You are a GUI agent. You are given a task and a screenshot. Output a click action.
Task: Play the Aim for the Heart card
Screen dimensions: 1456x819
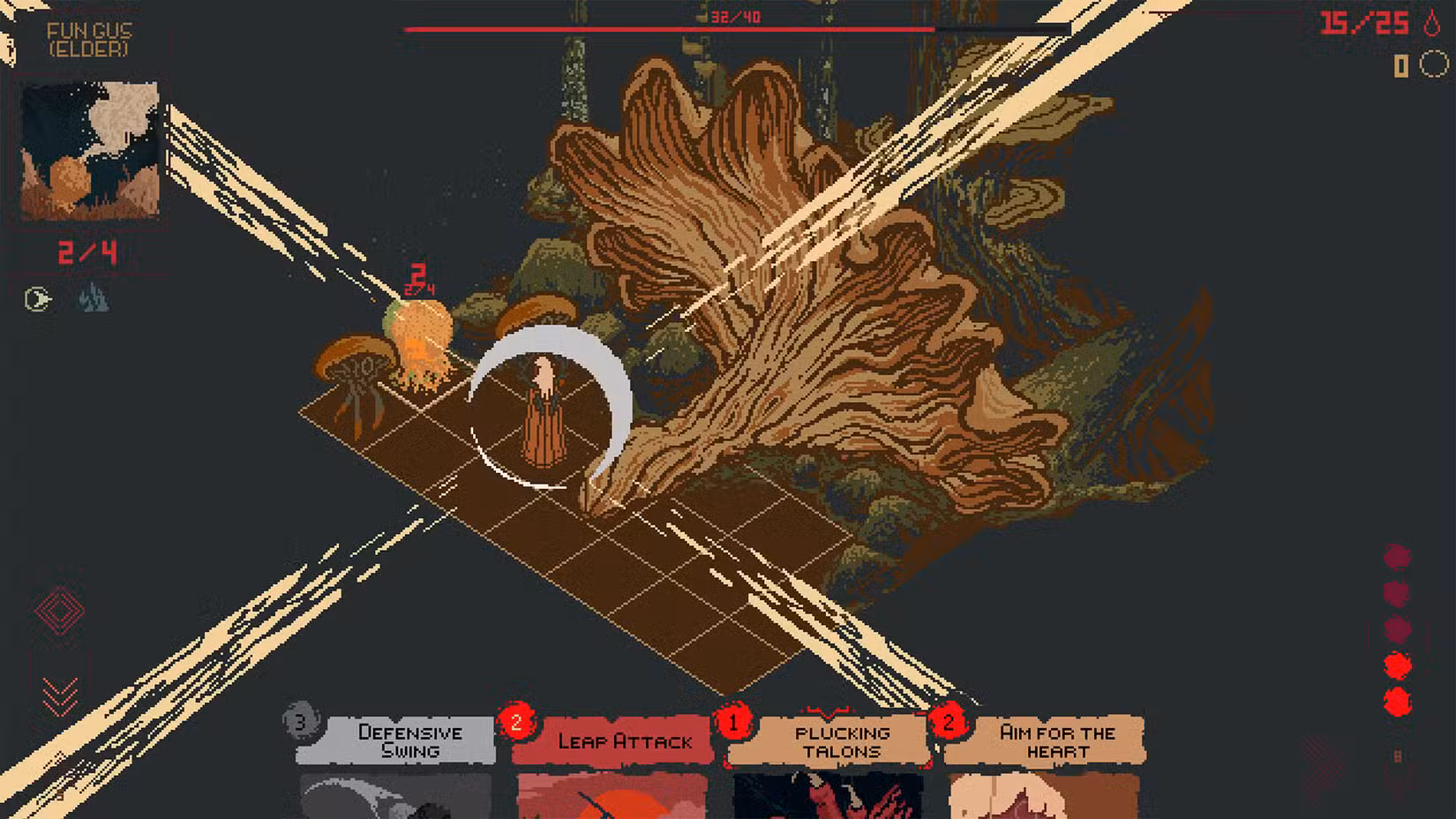(1046, 768)
